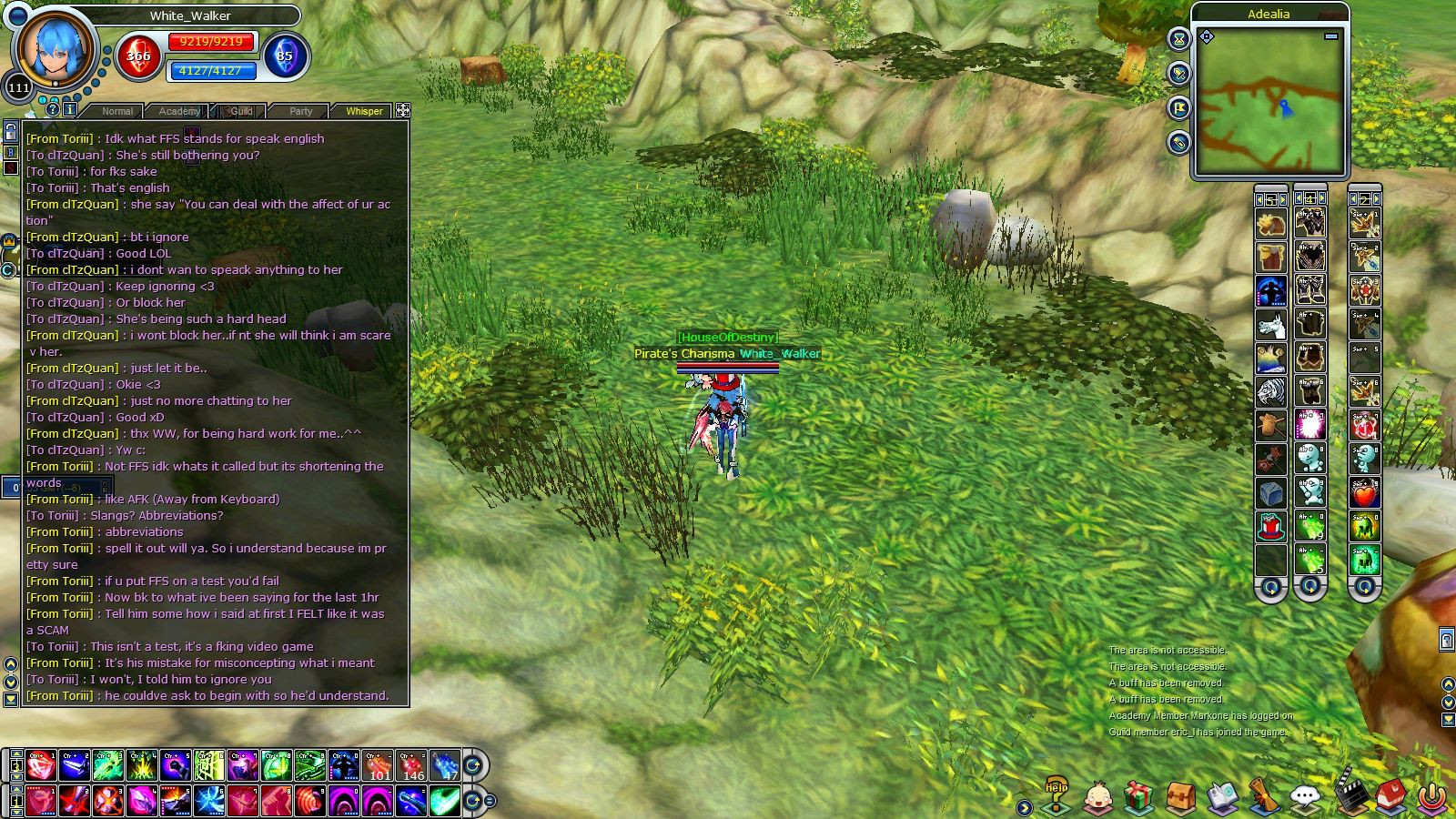The height and width of the screenshot is (819, 1456).
Task: Click the flag button beside the minimap
Action: click(x=1179, y=108)
